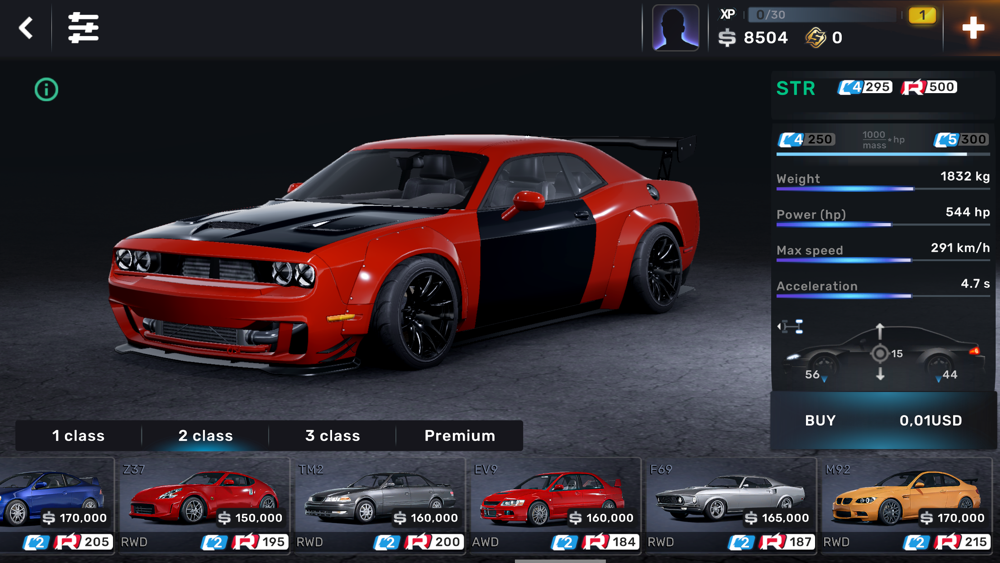Choose the grey TM2 car card
1000x563 pixels.
pos(379,505)
